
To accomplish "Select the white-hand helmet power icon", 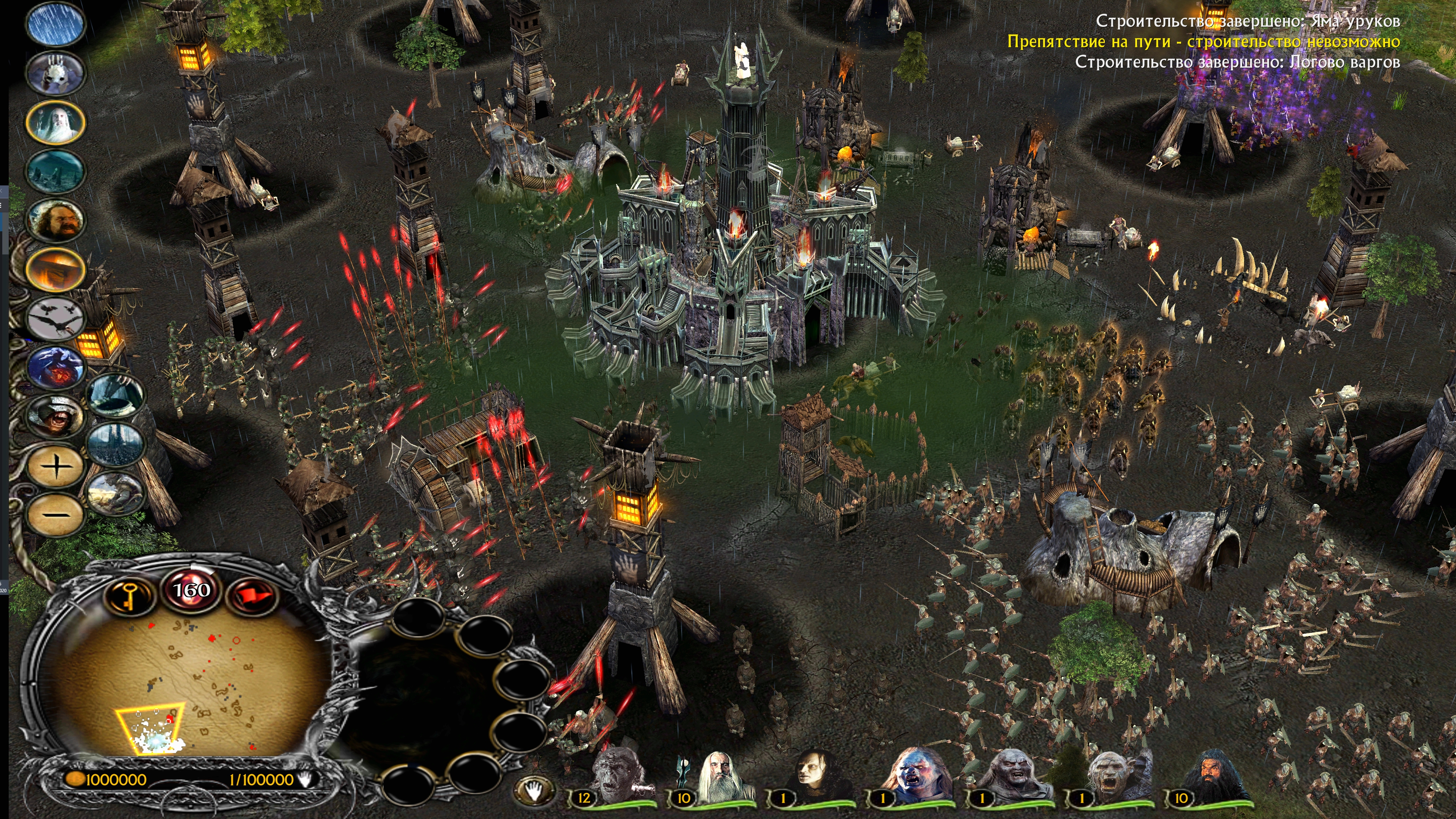I will click(x=55, y=72).
